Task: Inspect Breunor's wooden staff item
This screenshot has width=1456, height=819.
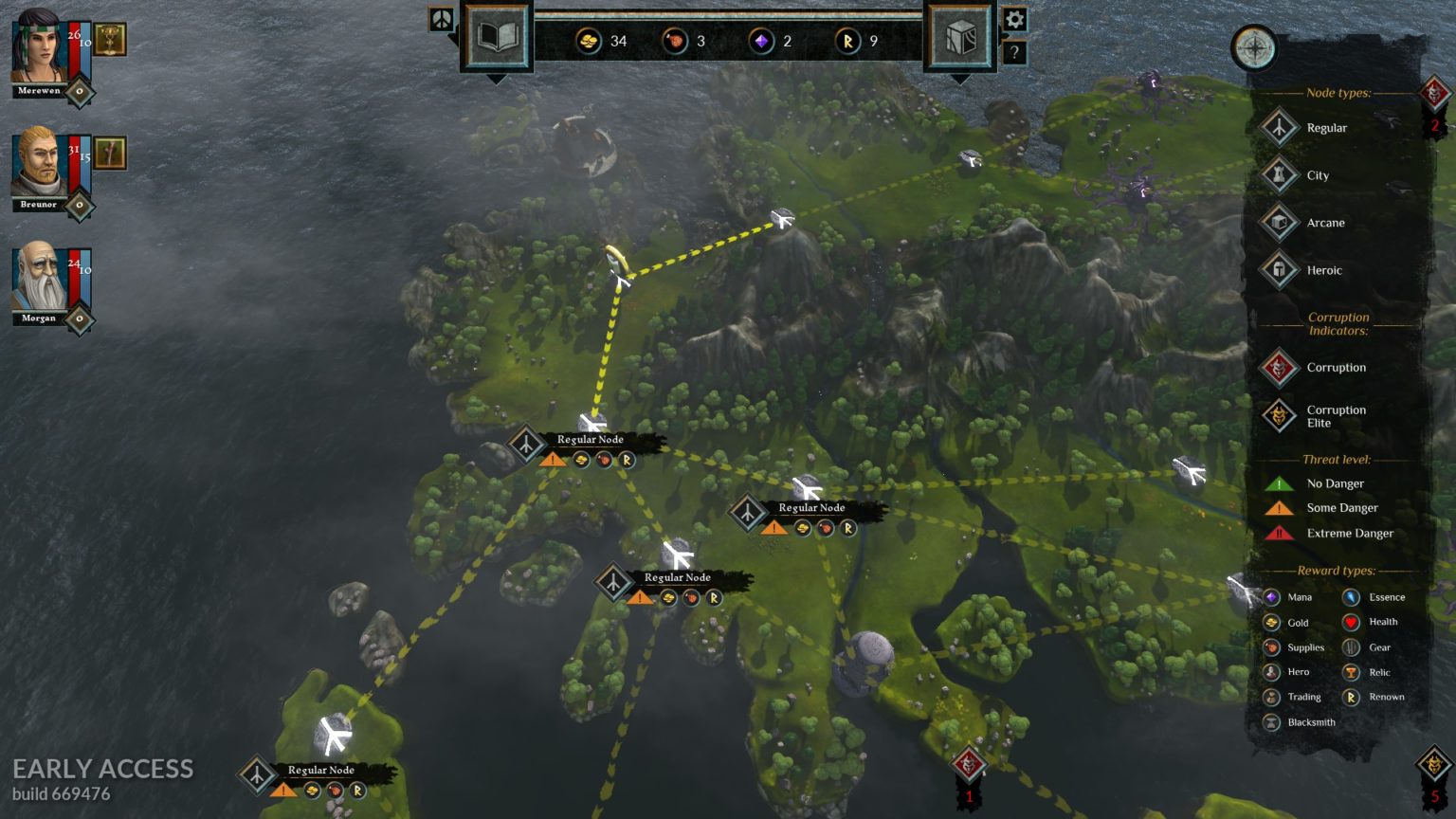Action: click(110, 153)
